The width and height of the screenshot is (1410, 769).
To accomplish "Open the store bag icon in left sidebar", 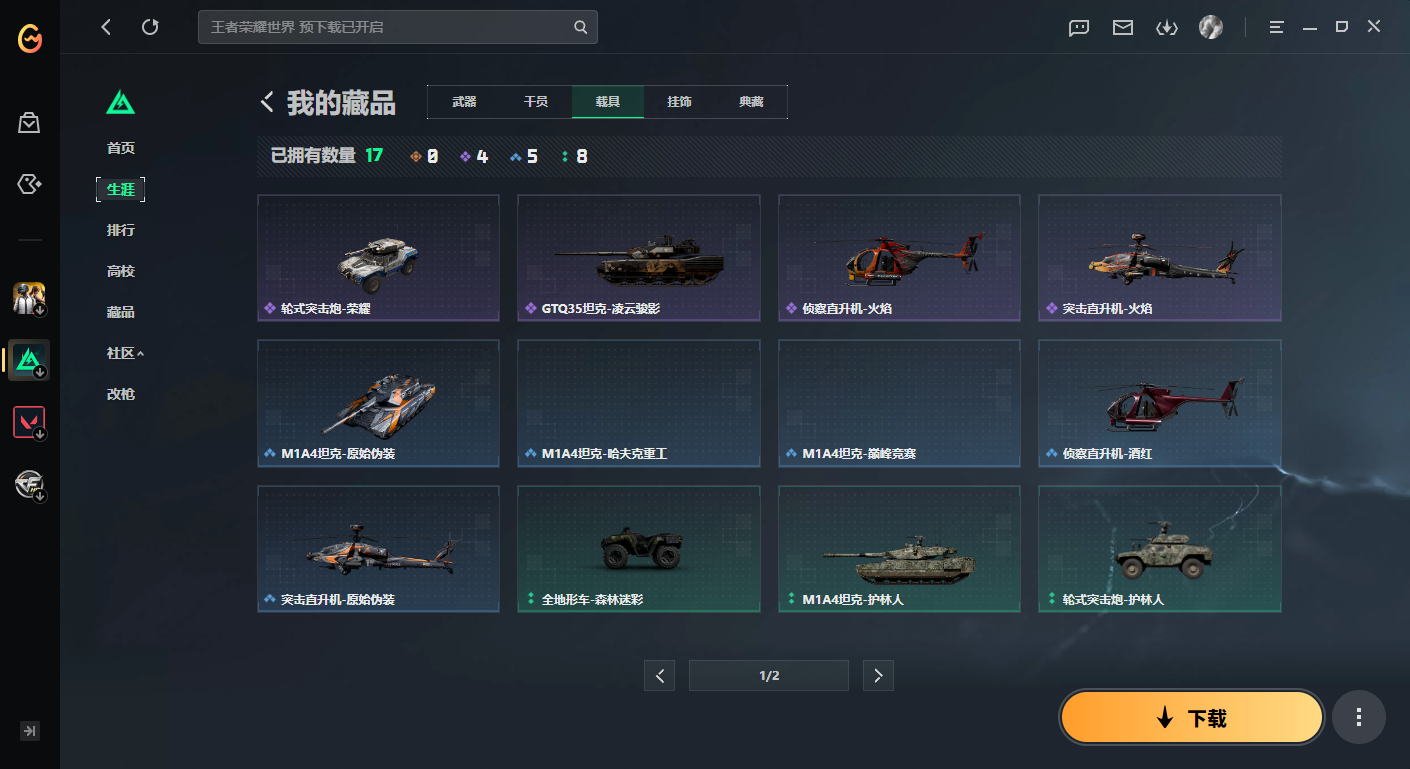I will tap(29, 122).
